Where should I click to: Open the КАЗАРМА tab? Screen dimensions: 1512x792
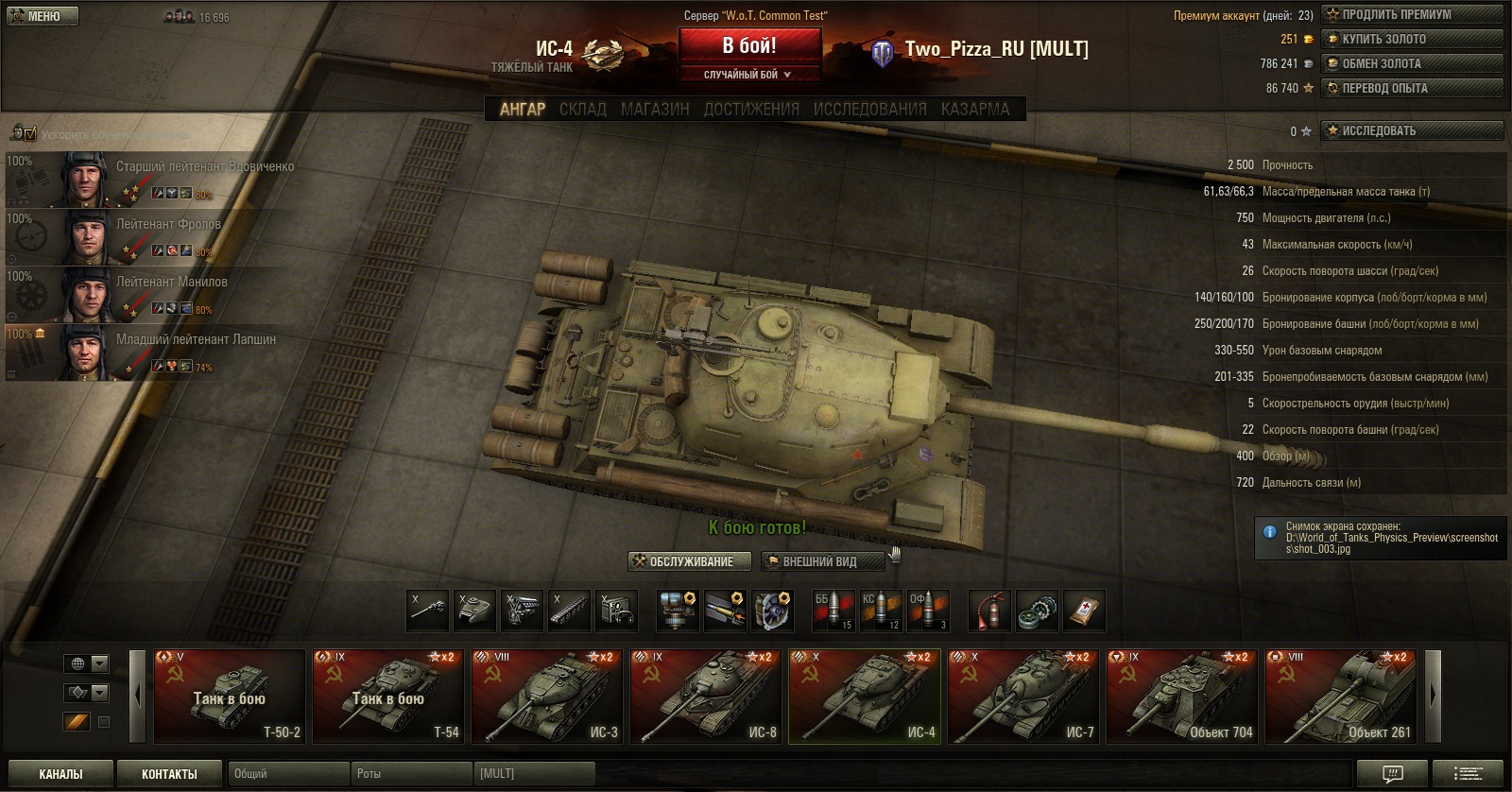click(975, 109)
